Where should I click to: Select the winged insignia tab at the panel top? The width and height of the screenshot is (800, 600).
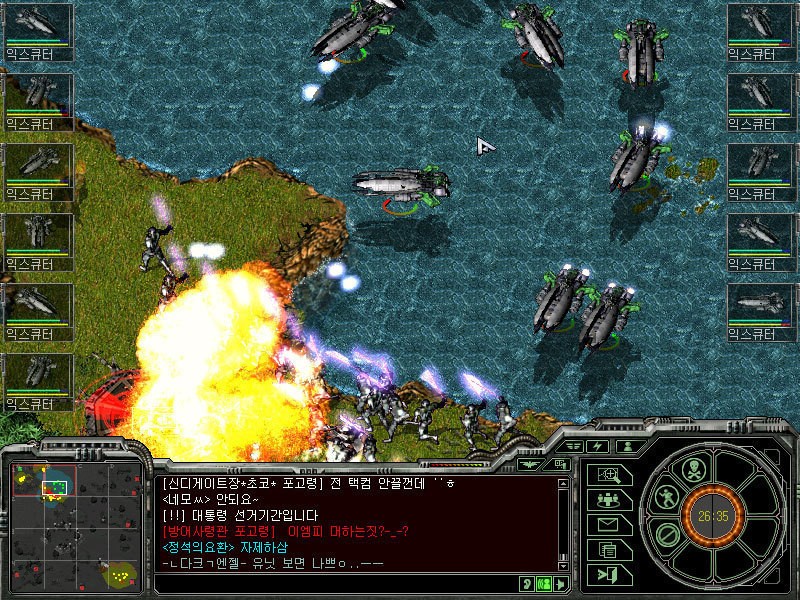coord(573,446)
